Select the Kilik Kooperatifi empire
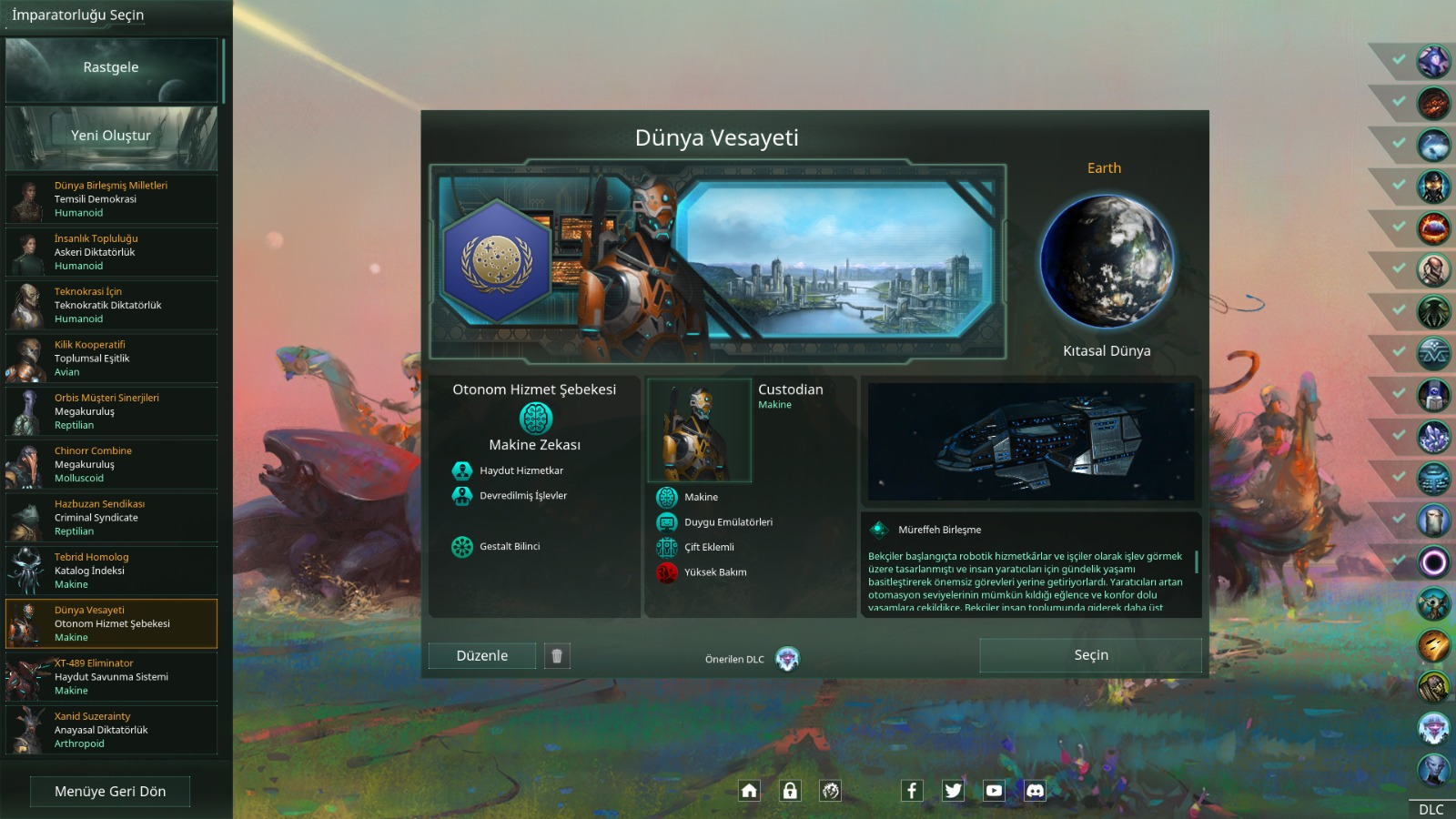The height and width of the screenshot is (819, 1456). 111,359
